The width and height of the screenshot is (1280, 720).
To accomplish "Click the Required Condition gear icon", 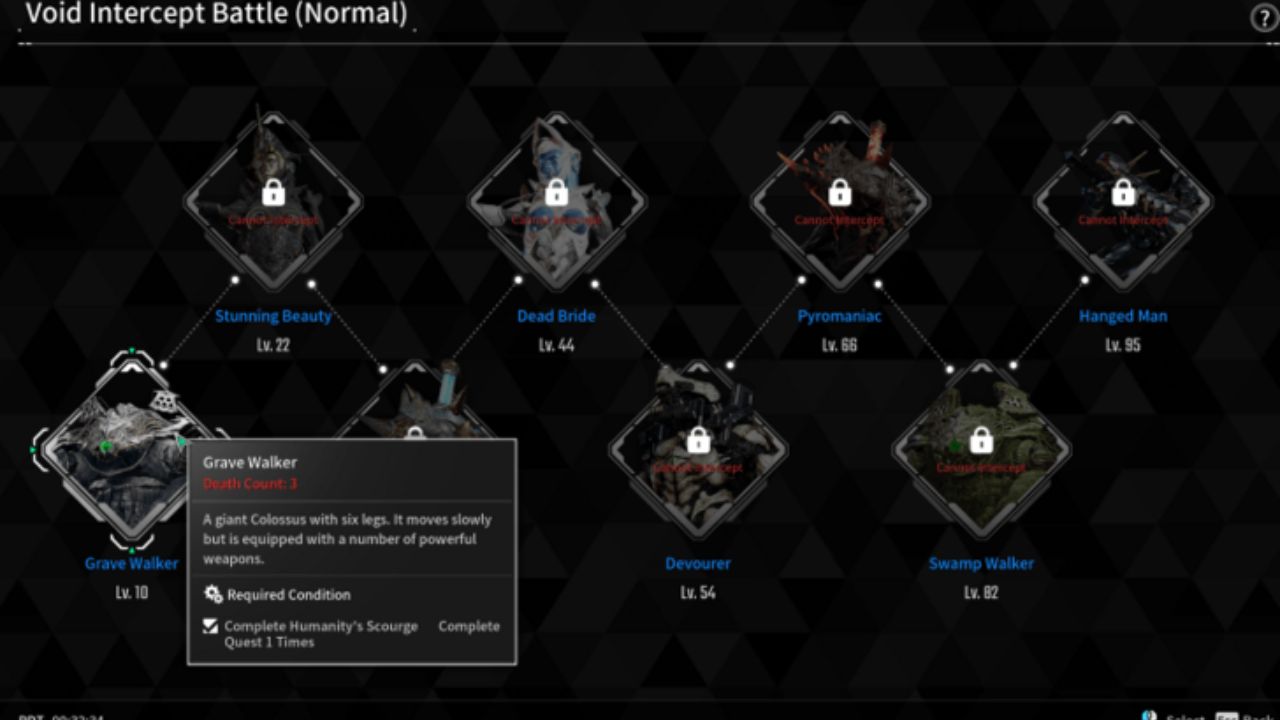I will [x=211, y=594].
